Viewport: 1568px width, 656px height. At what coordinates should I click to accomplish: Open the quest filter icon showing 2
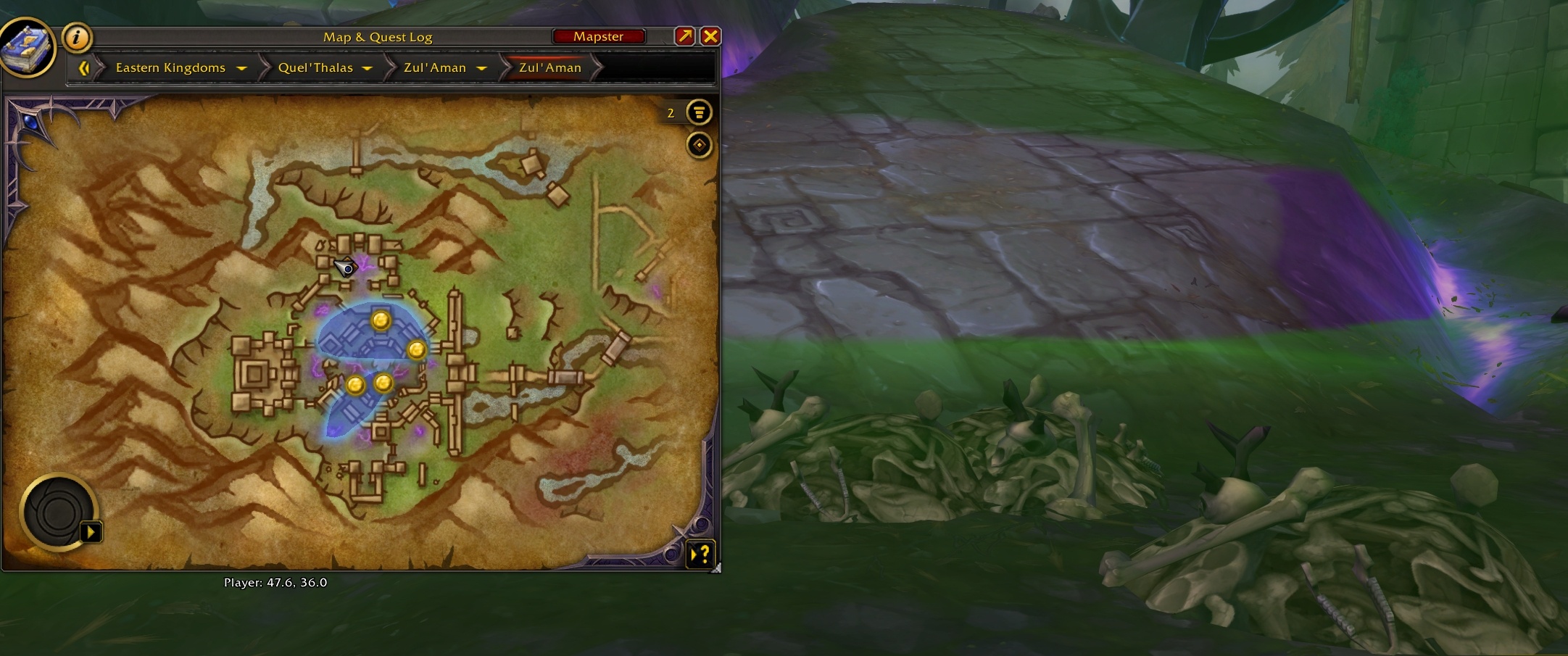pyautogui.click(x=698, y=112)
